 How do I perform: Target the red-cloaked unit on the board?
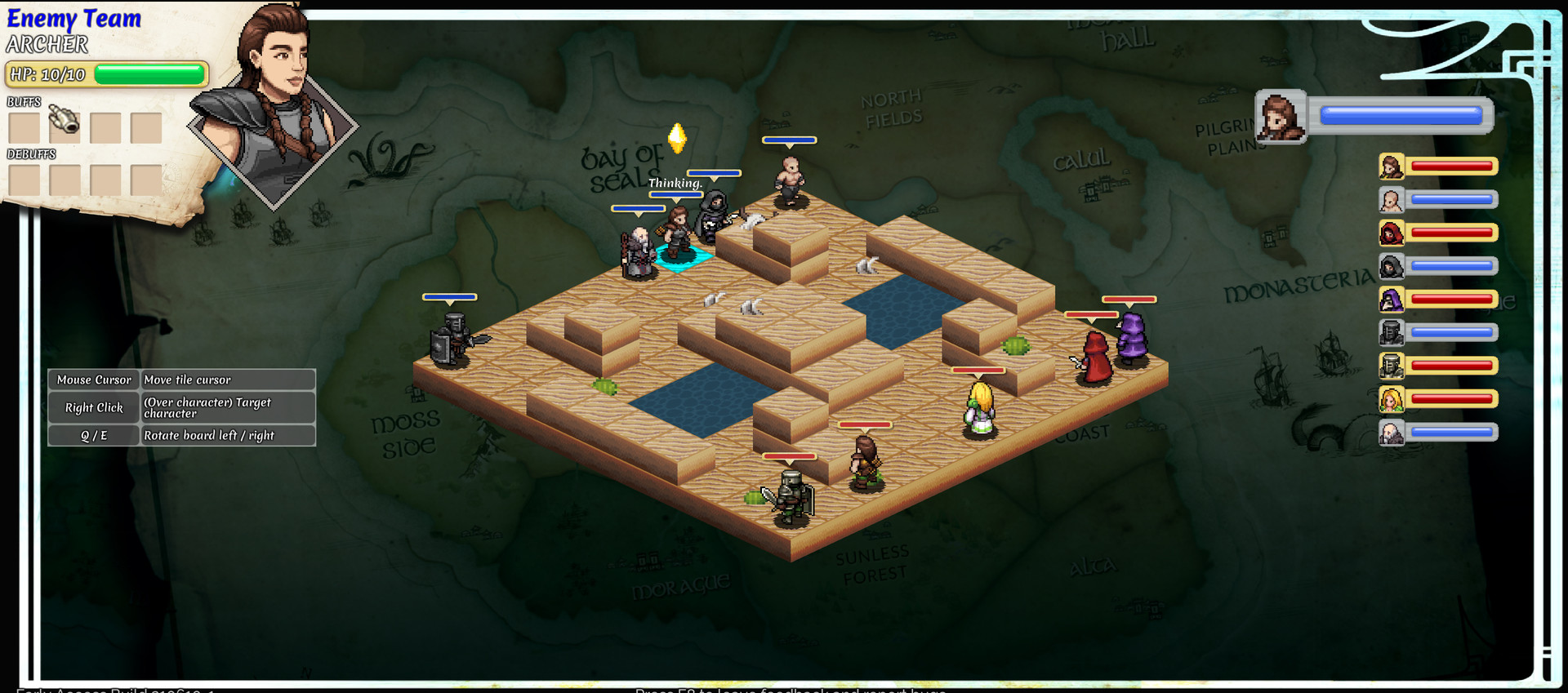click(1094, 358)
